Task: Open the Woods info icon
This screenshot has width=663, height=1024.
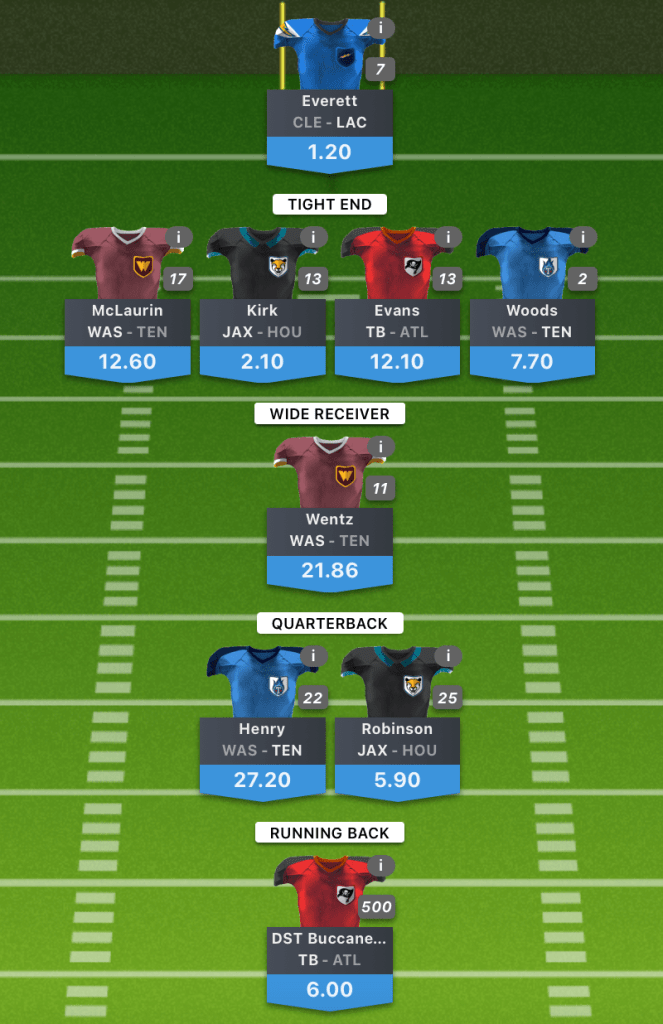Action: pyautogui.click(x=583, y=238)
